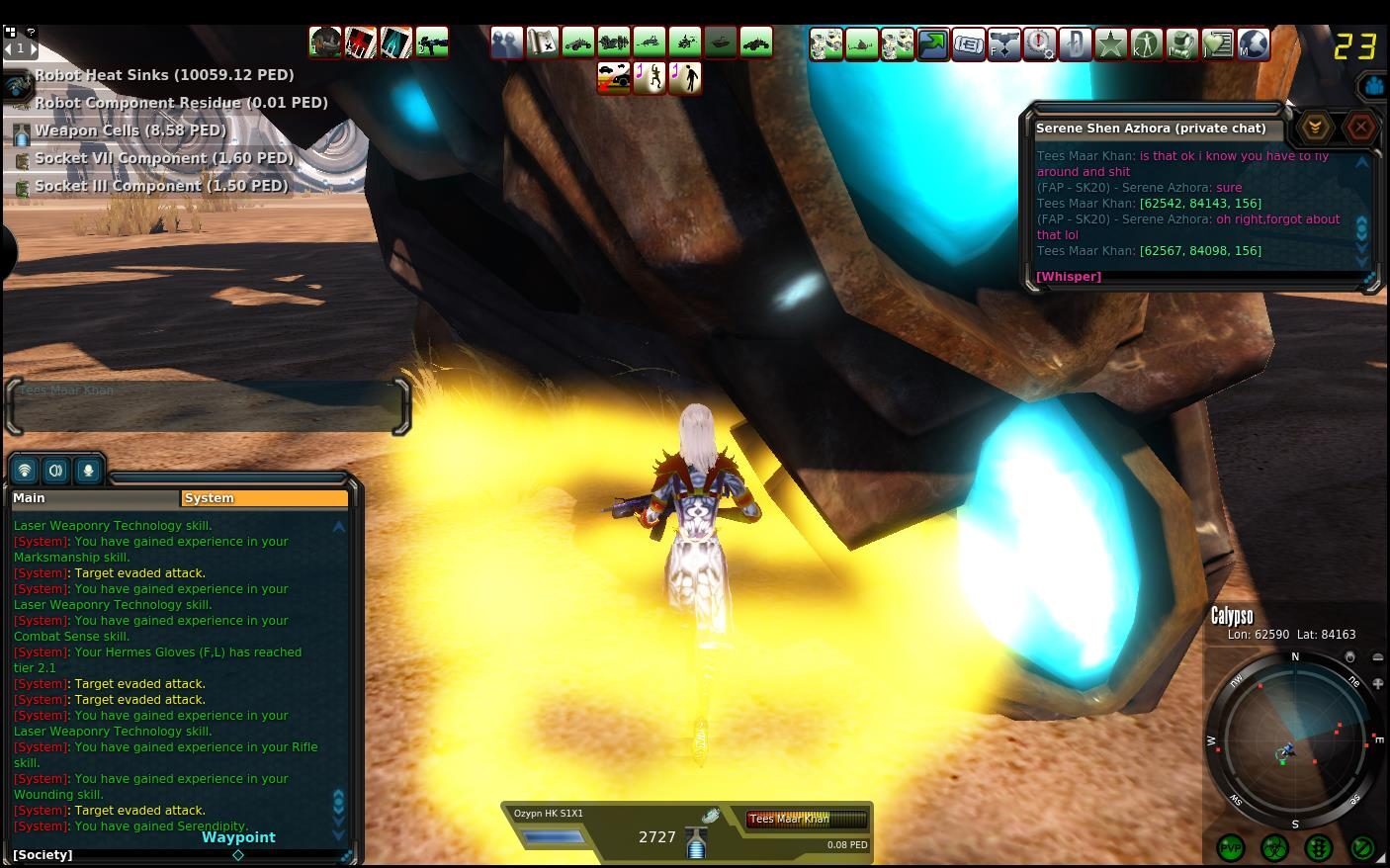
Task: Toggle the speaker icon above the chat panel
Action: click(55, 470)
